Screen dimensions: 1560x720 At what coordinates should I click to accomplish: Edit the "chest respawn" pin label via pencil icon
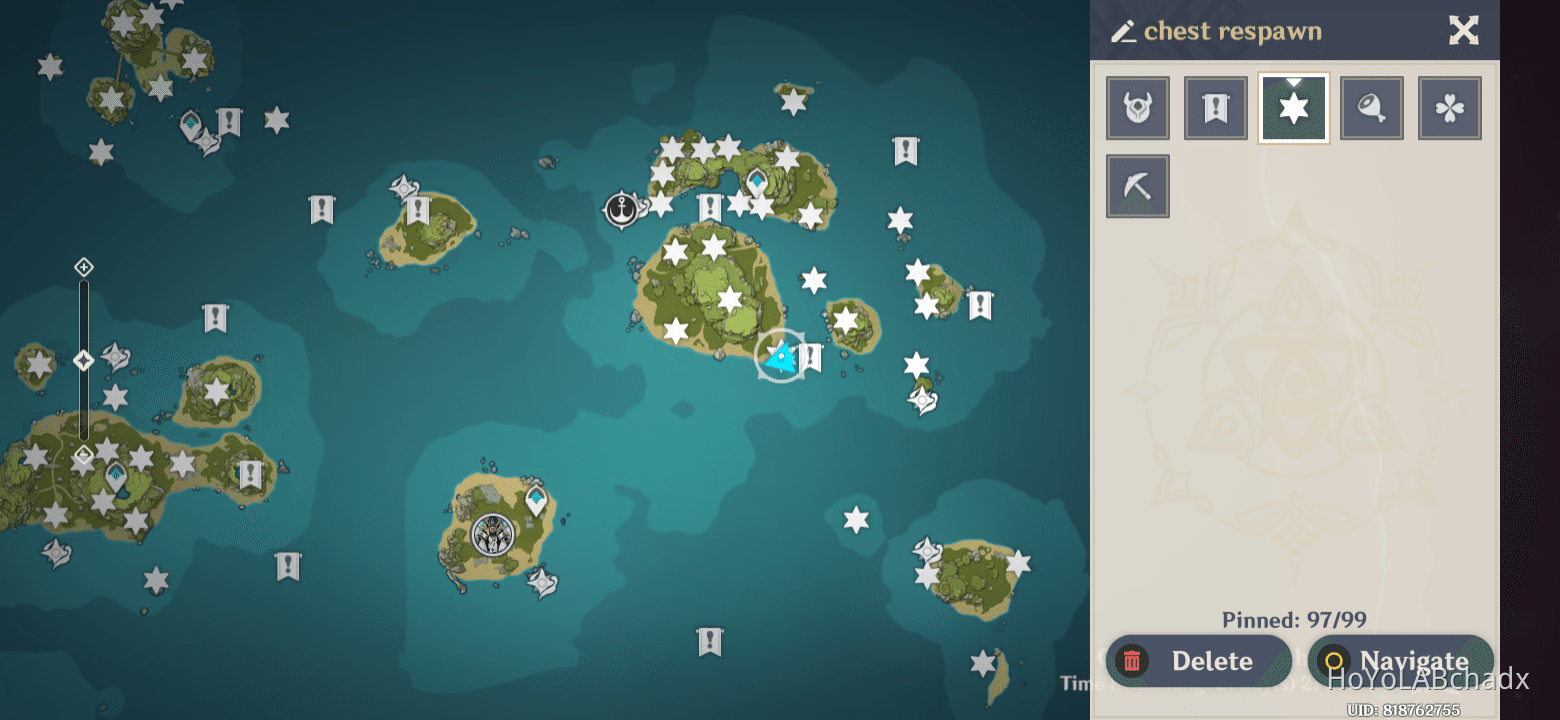[1122, 31]
